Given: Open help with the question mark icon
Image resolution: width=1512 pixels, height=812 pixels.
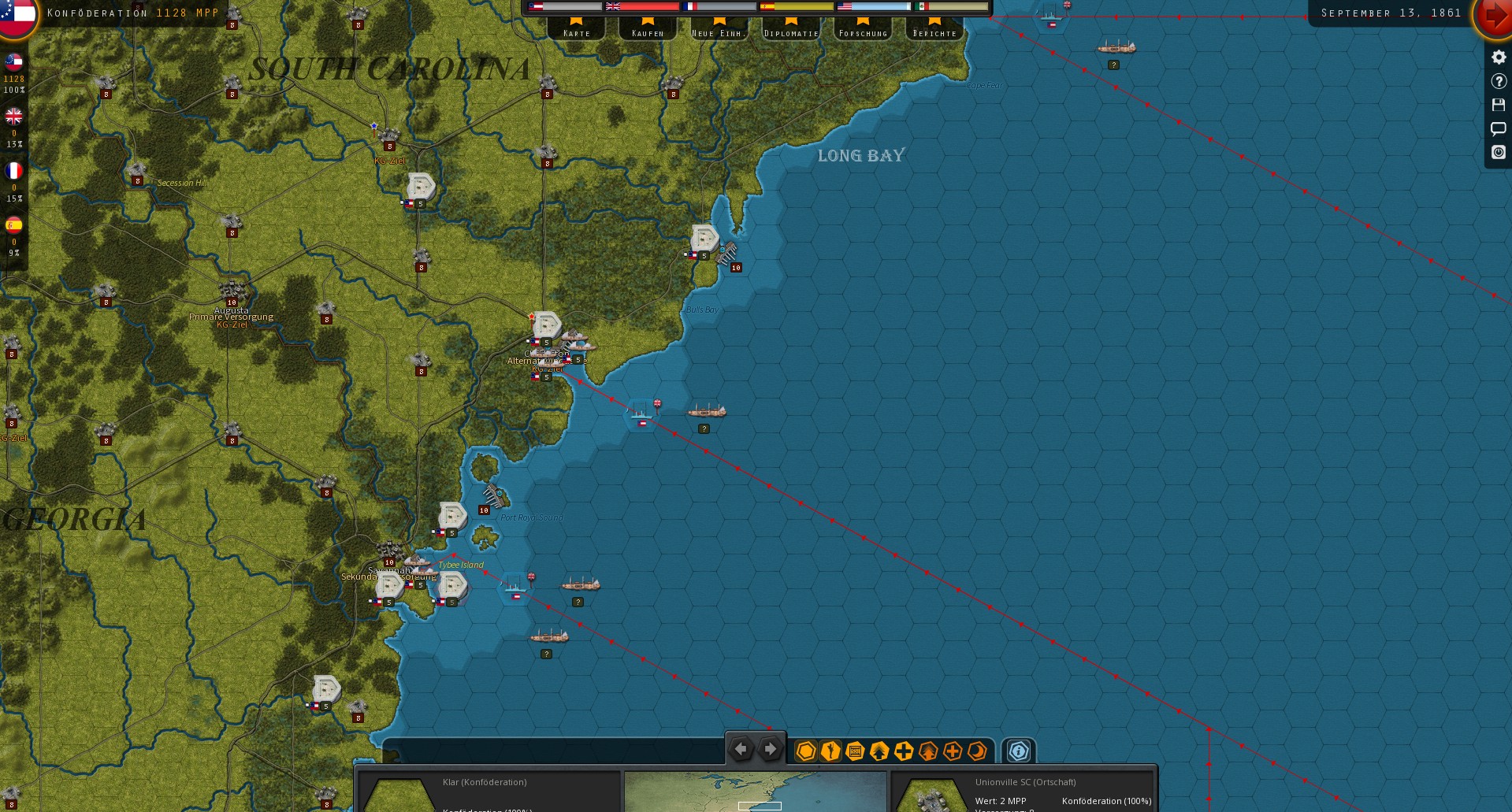Looking at the screenshot, I should pos(1499,81).
